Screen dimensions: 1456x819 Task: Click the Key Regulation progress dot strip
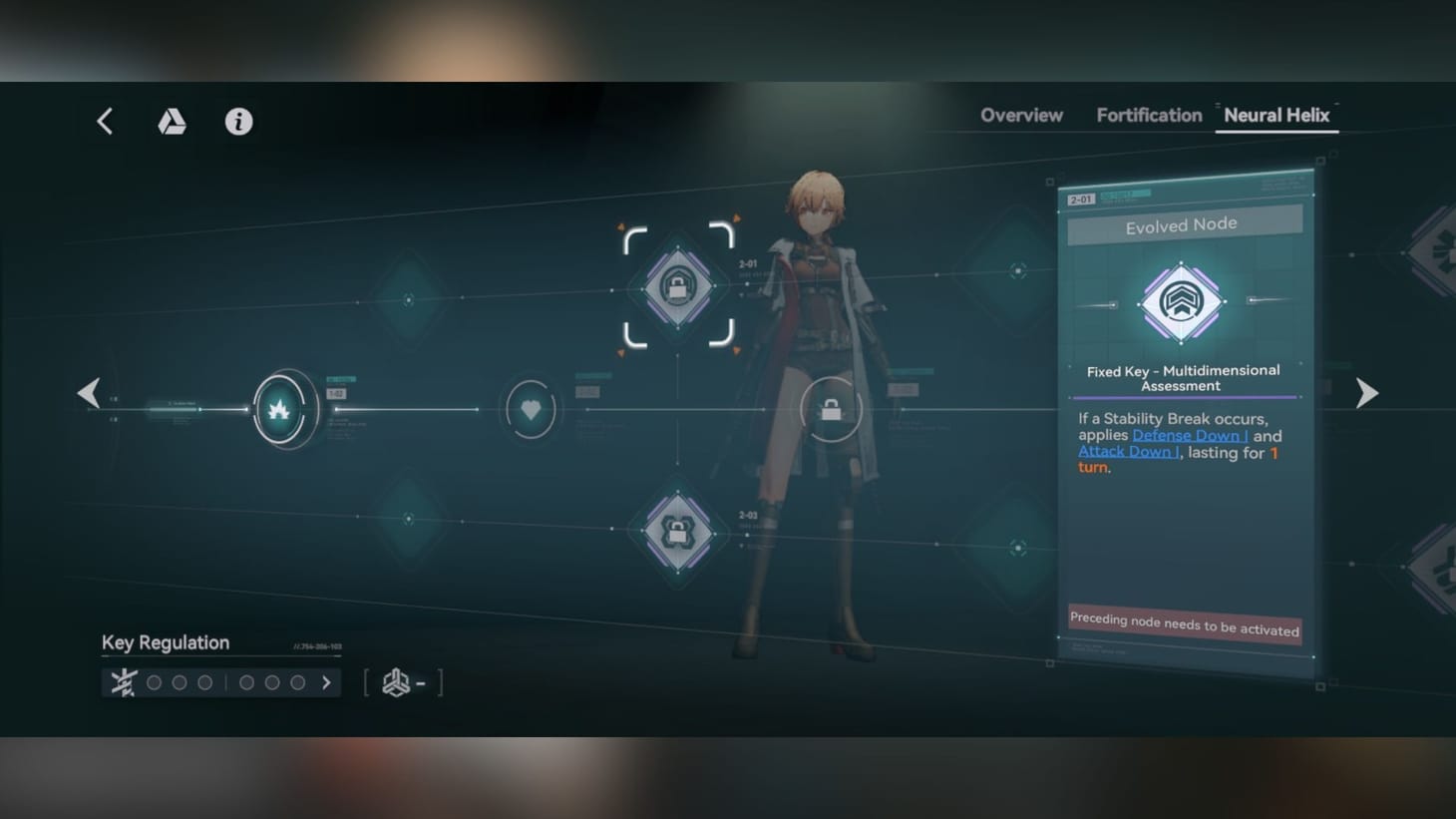point(224,682)
